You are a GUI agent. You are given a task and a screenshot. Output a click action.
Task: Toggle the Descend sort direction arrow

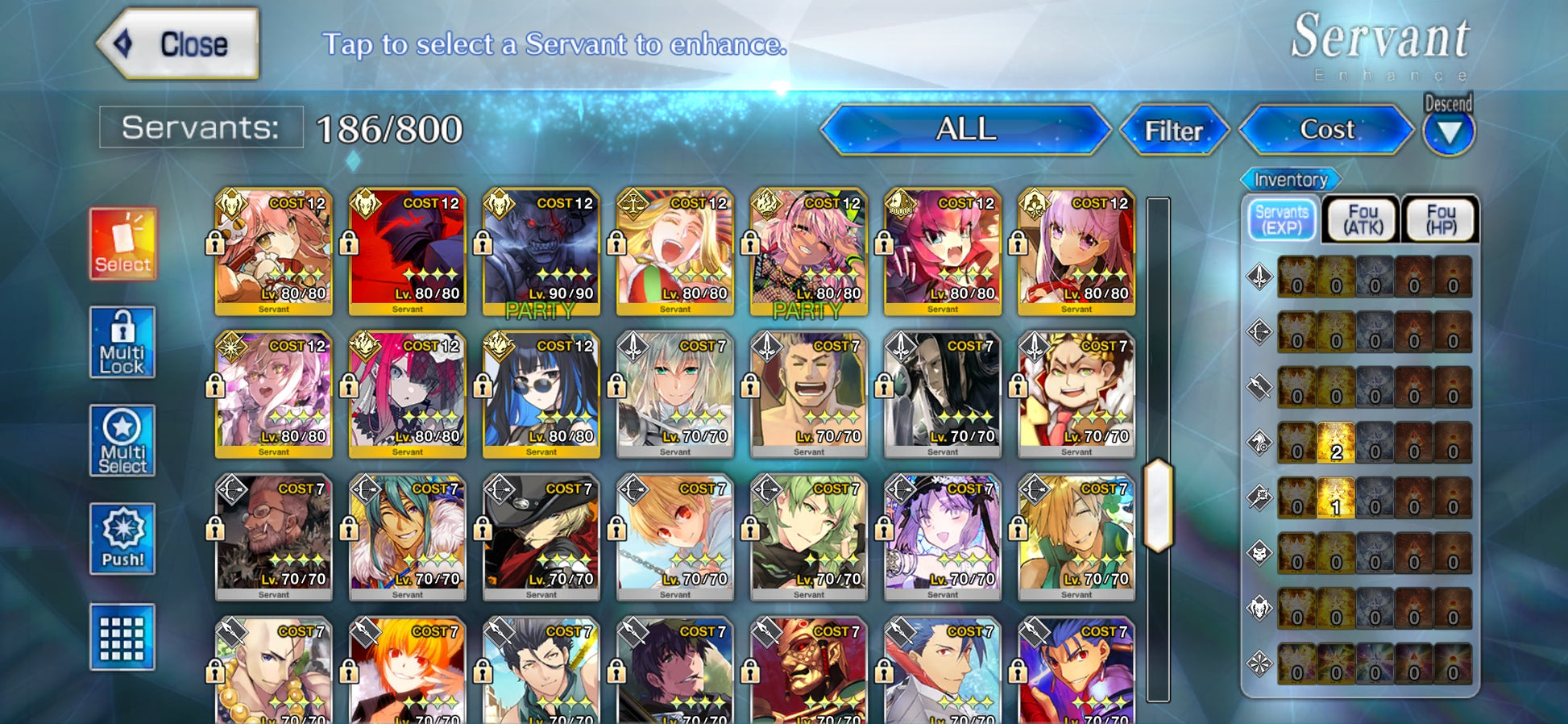[1449, 132]
